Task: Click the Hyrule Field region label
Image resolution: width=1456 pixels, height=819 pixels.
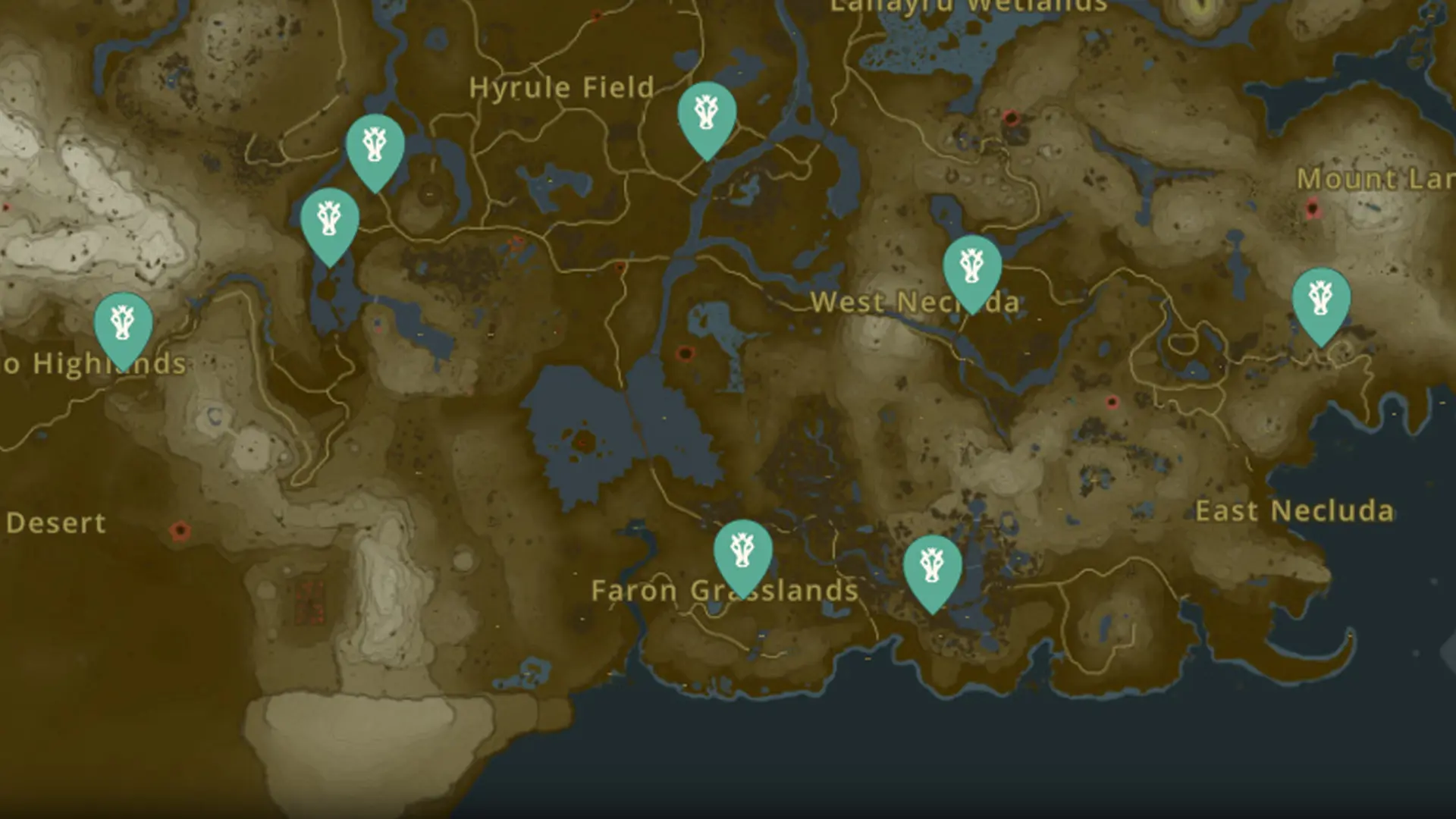Action: pyautogui.click(x=562, y=88)
